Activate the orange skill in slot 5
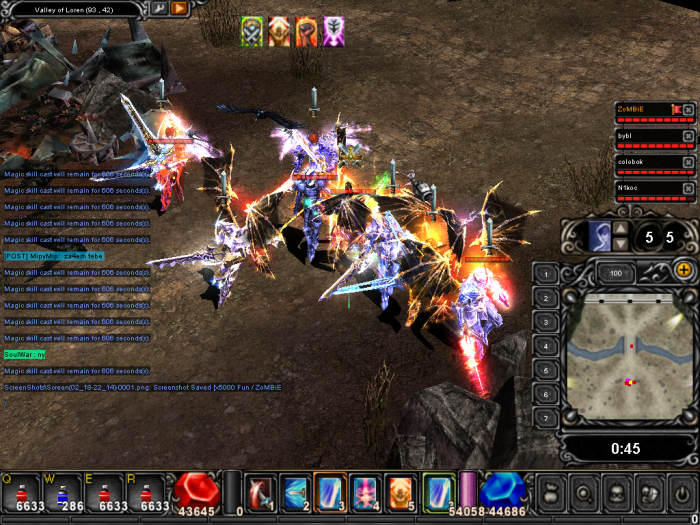Viewport: 700px width, 525px height. click(x=399, y=492)
